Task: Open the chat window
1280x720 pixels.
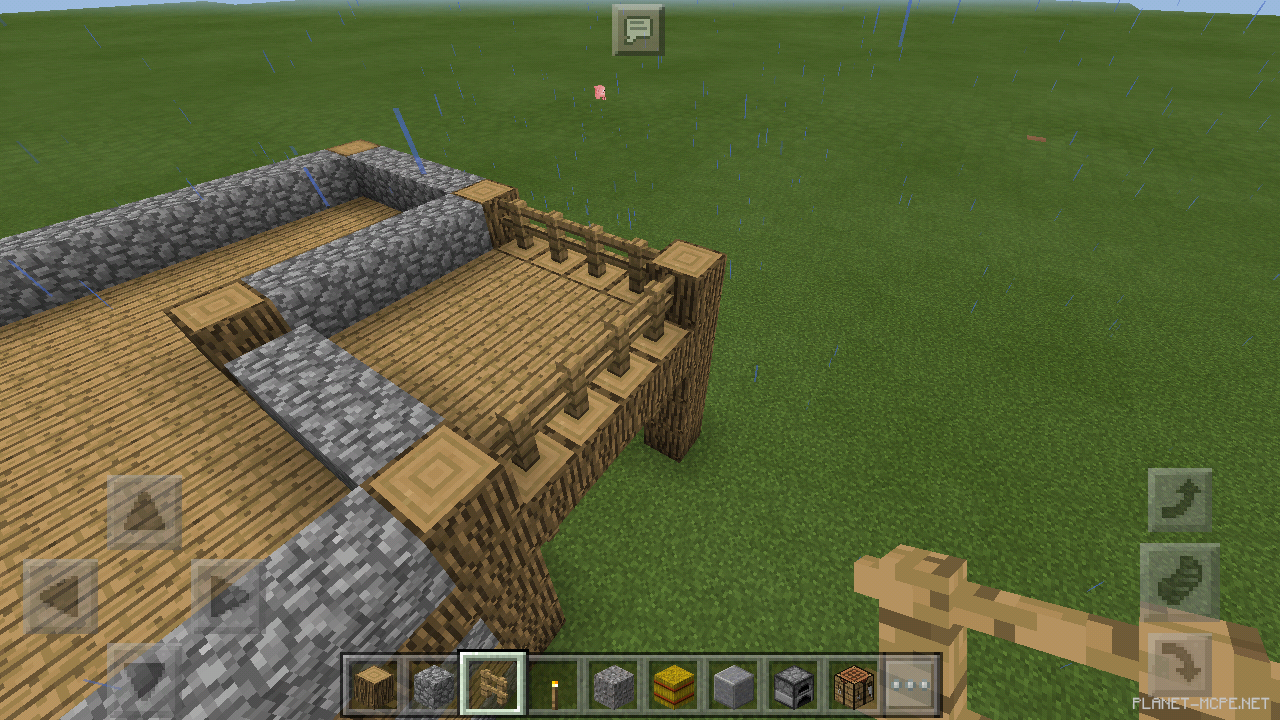Action: tap(638, 30)
